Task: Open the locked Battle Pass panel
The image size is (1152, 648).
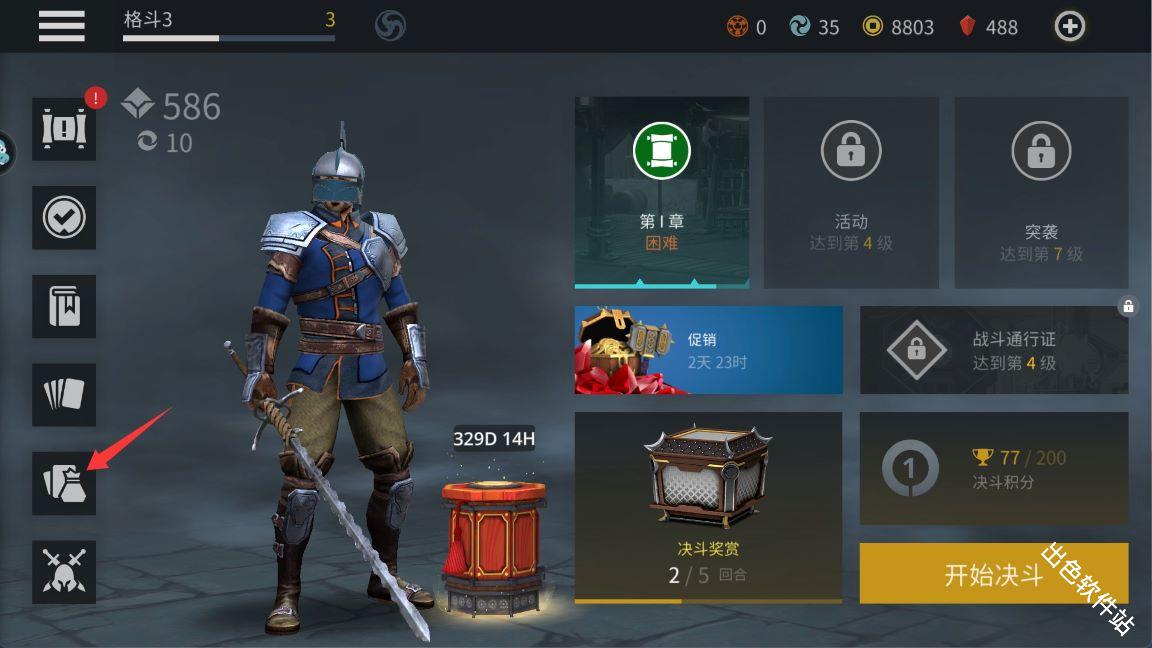Action: [993, 350]
